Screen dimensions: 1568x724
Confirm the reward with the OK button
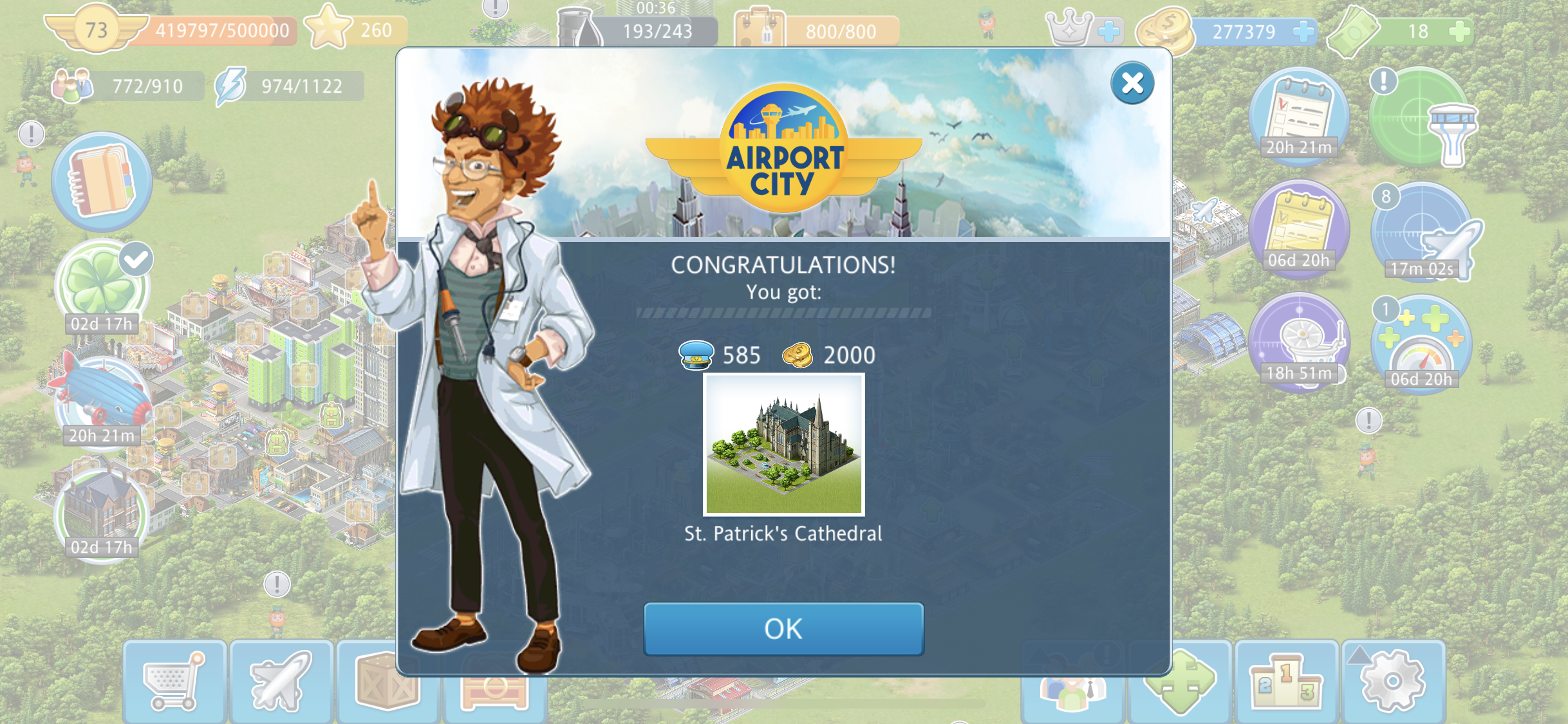point(783,629)
